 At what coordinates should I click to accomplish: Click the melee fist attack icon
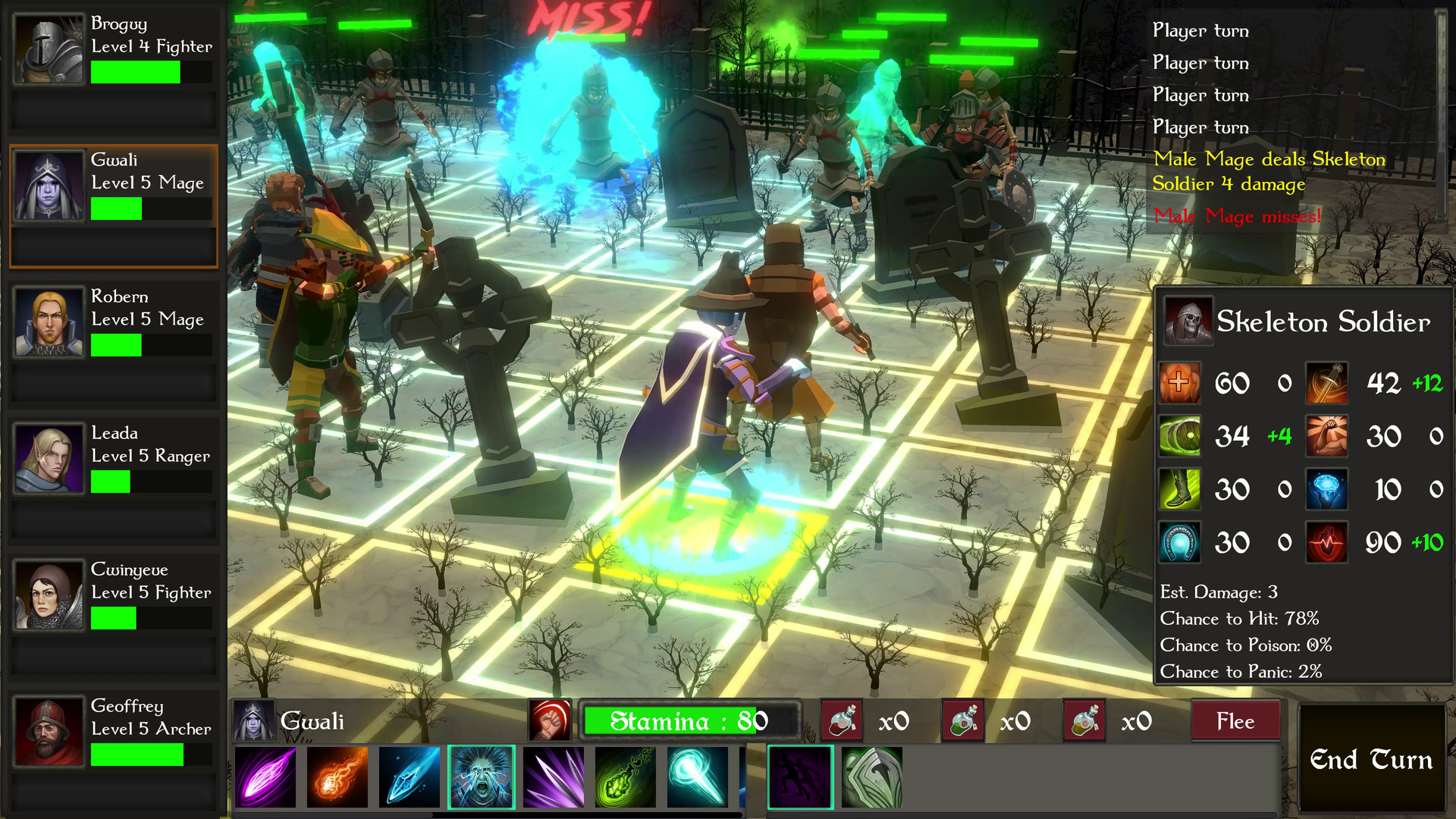(551, 720)
